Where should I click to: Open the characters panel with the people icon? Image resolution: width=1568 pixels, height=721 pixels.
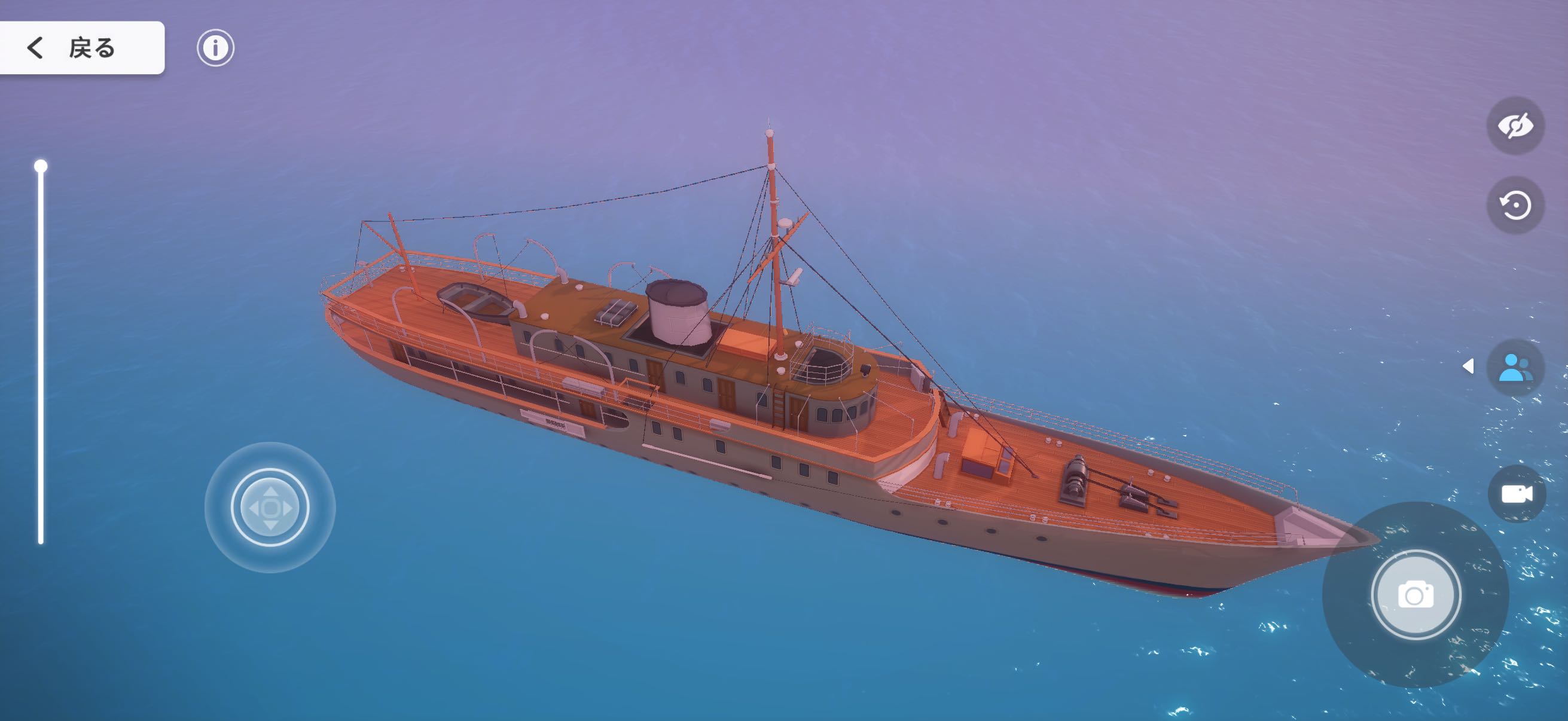[x=1514, y=368]
